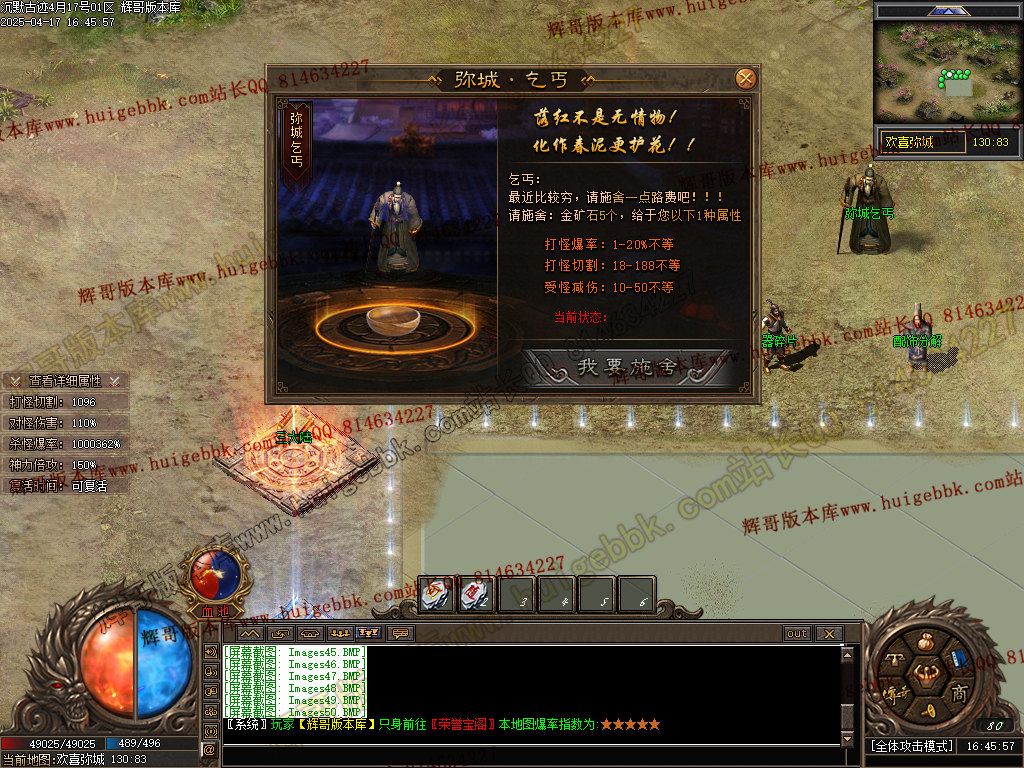Screen dimensions: 1024x768
Task: Open the blue book skills icon
Action: [x=957, y=660]
